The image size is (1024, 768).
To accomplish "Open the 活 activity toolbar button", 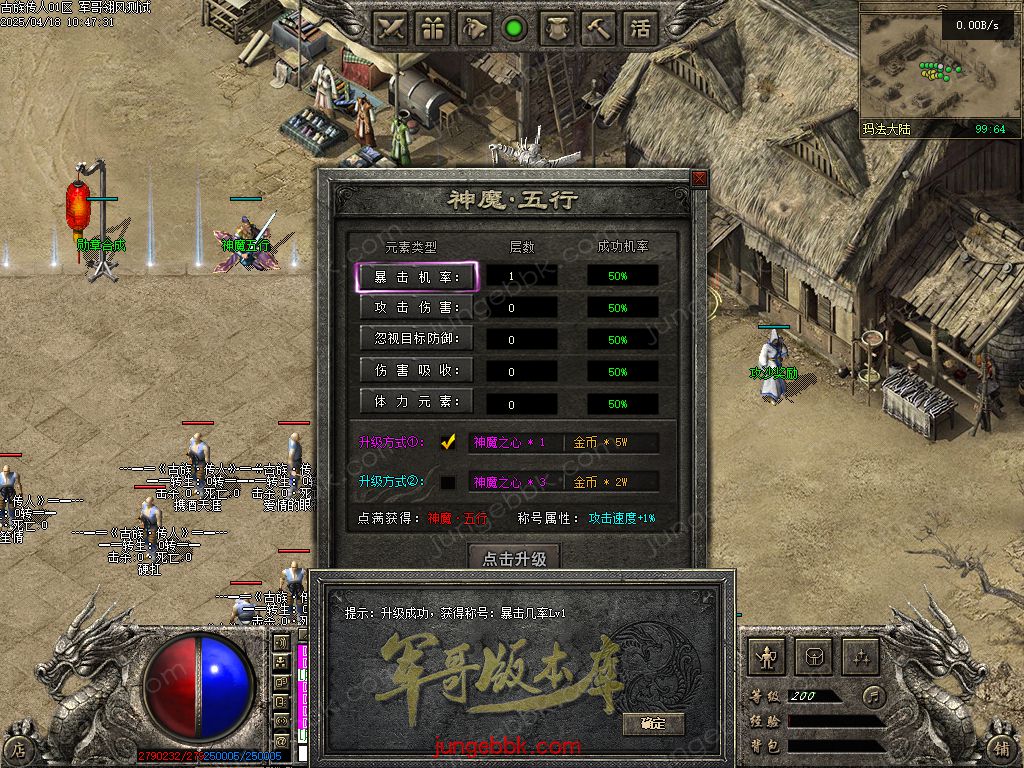I will pos(640,29).
